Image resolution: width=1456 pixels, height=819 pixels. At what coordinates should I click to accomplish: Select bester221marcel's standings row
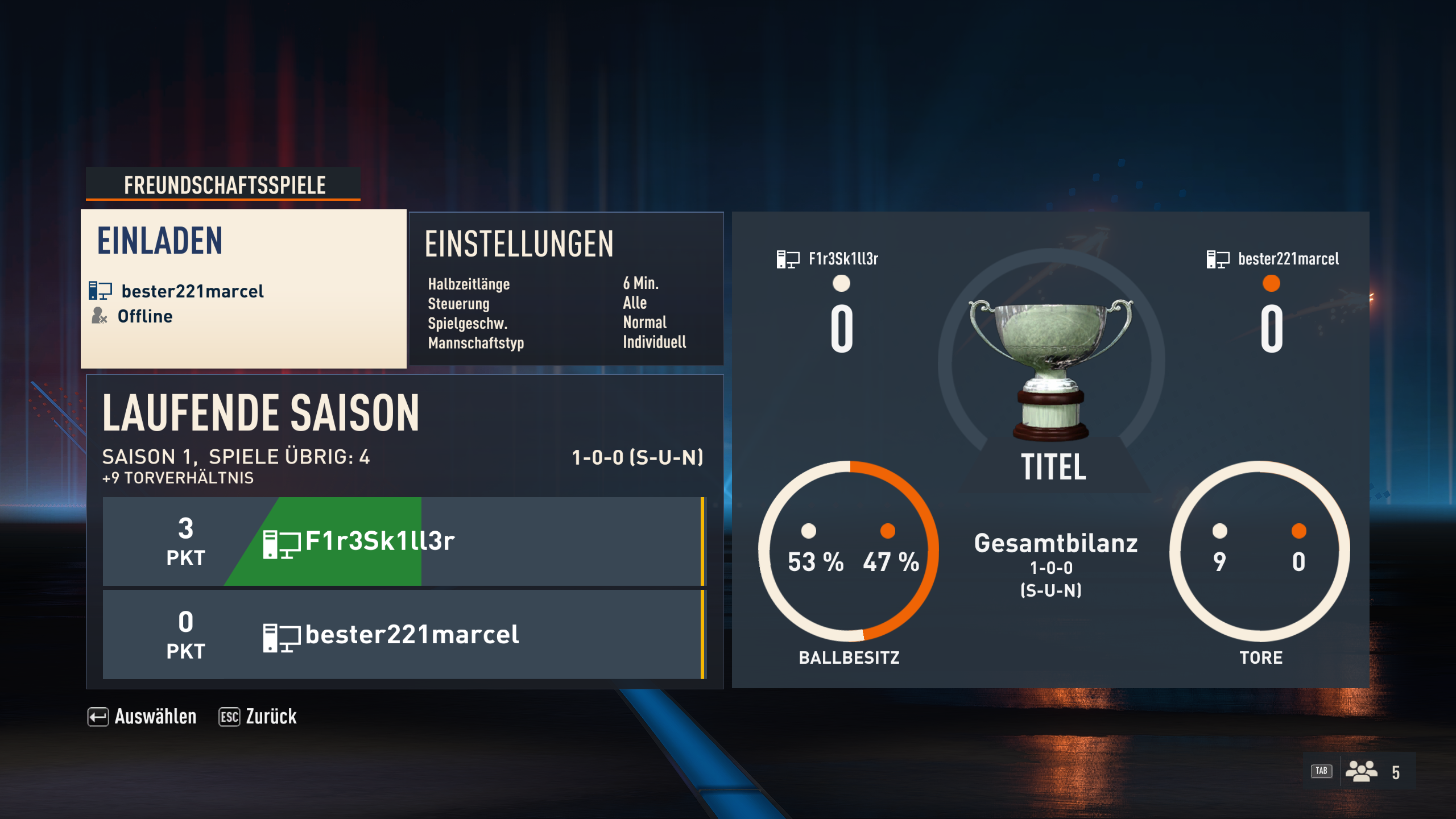pos(404,635)
